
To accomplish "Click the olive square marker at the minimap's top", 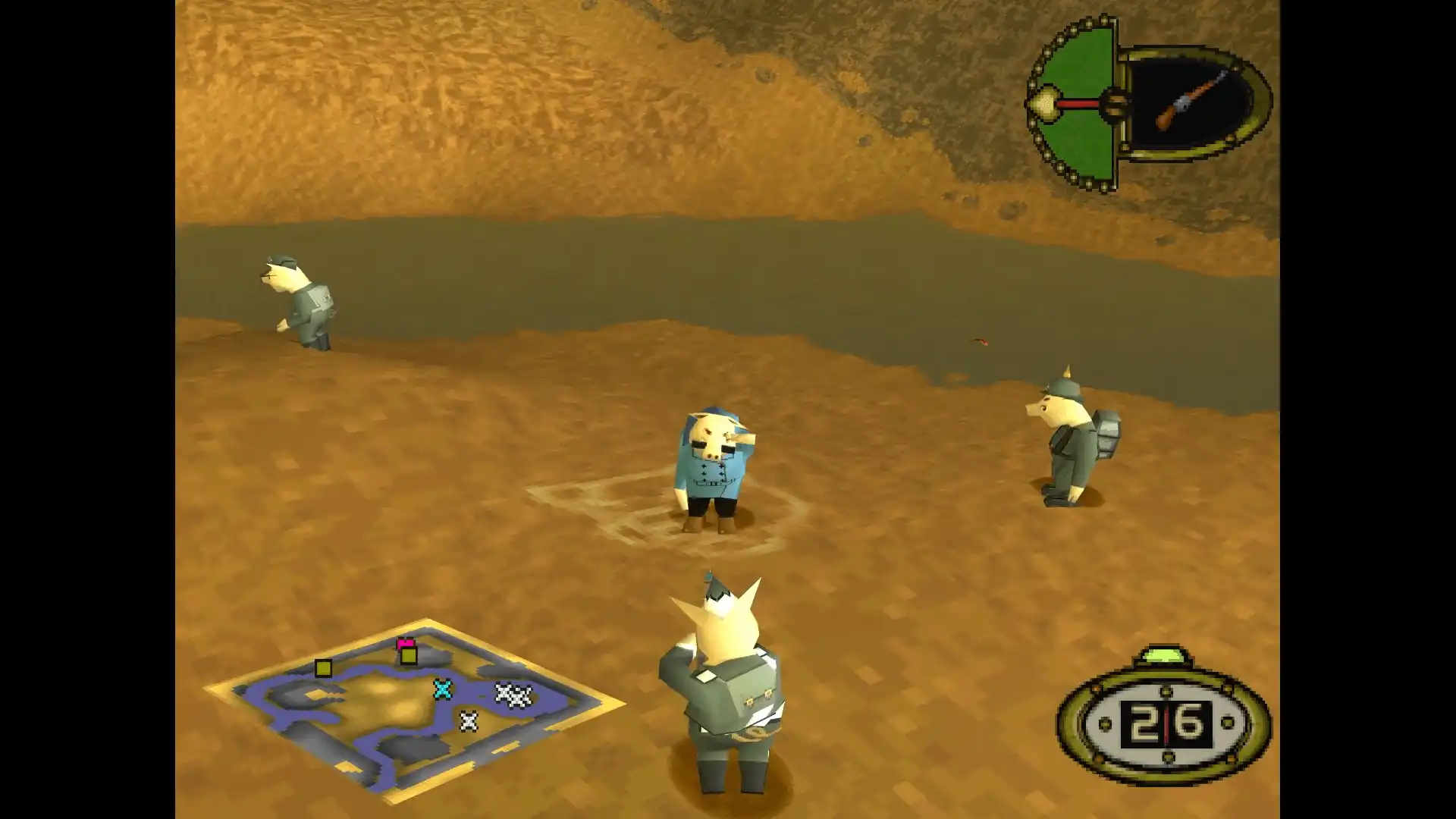I will 408,657.
